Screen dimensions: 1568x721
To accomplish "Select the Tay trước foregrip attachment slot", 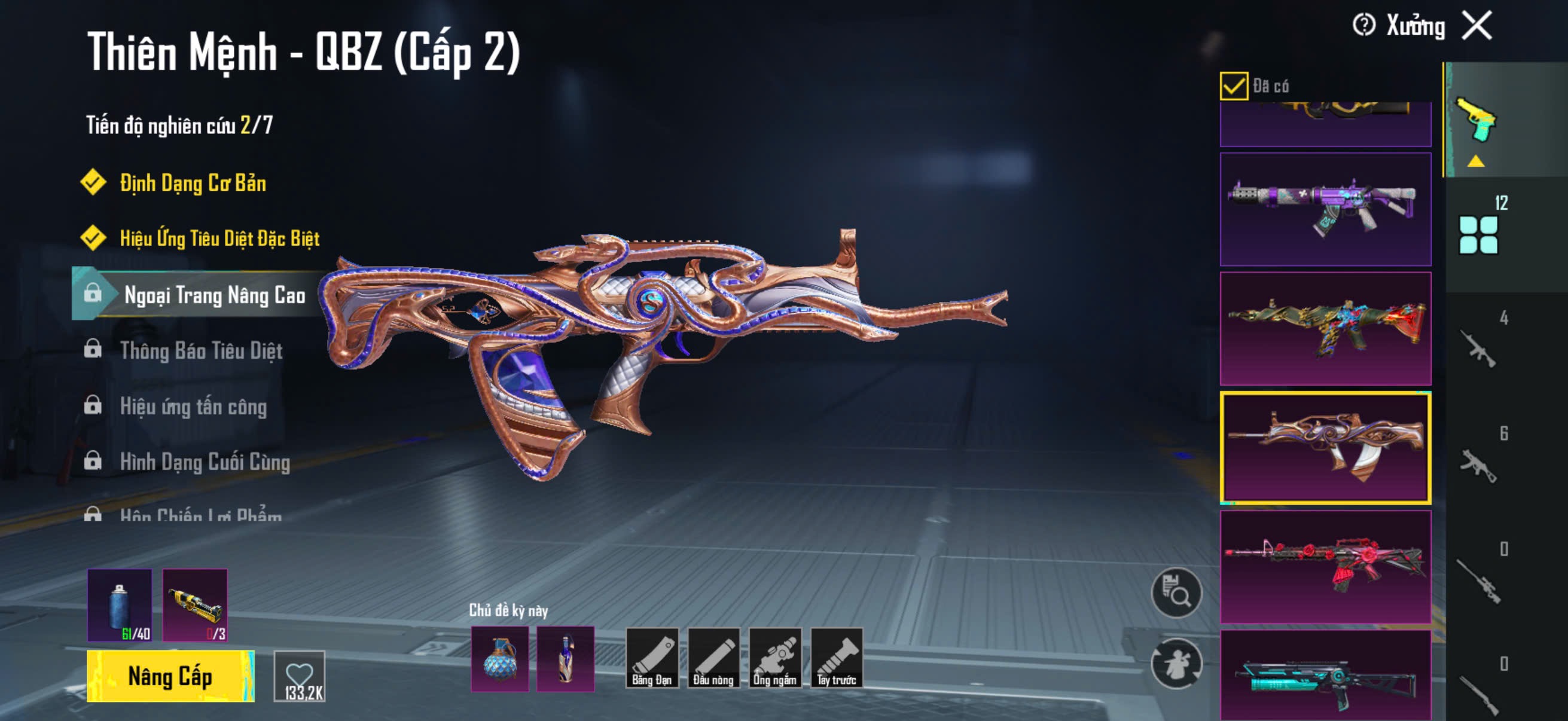I will [x=837, y=657].
